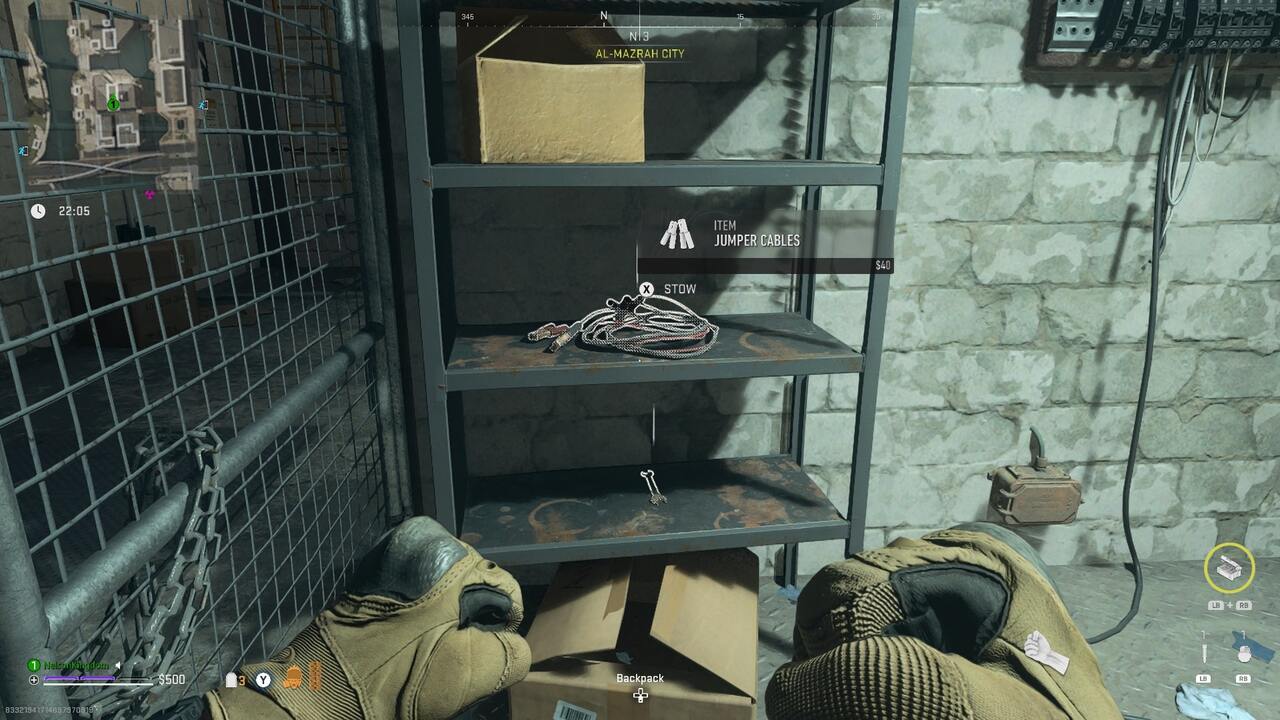
Task: Select the Backpack label at screen bottom
Action: tap(640, 678)
